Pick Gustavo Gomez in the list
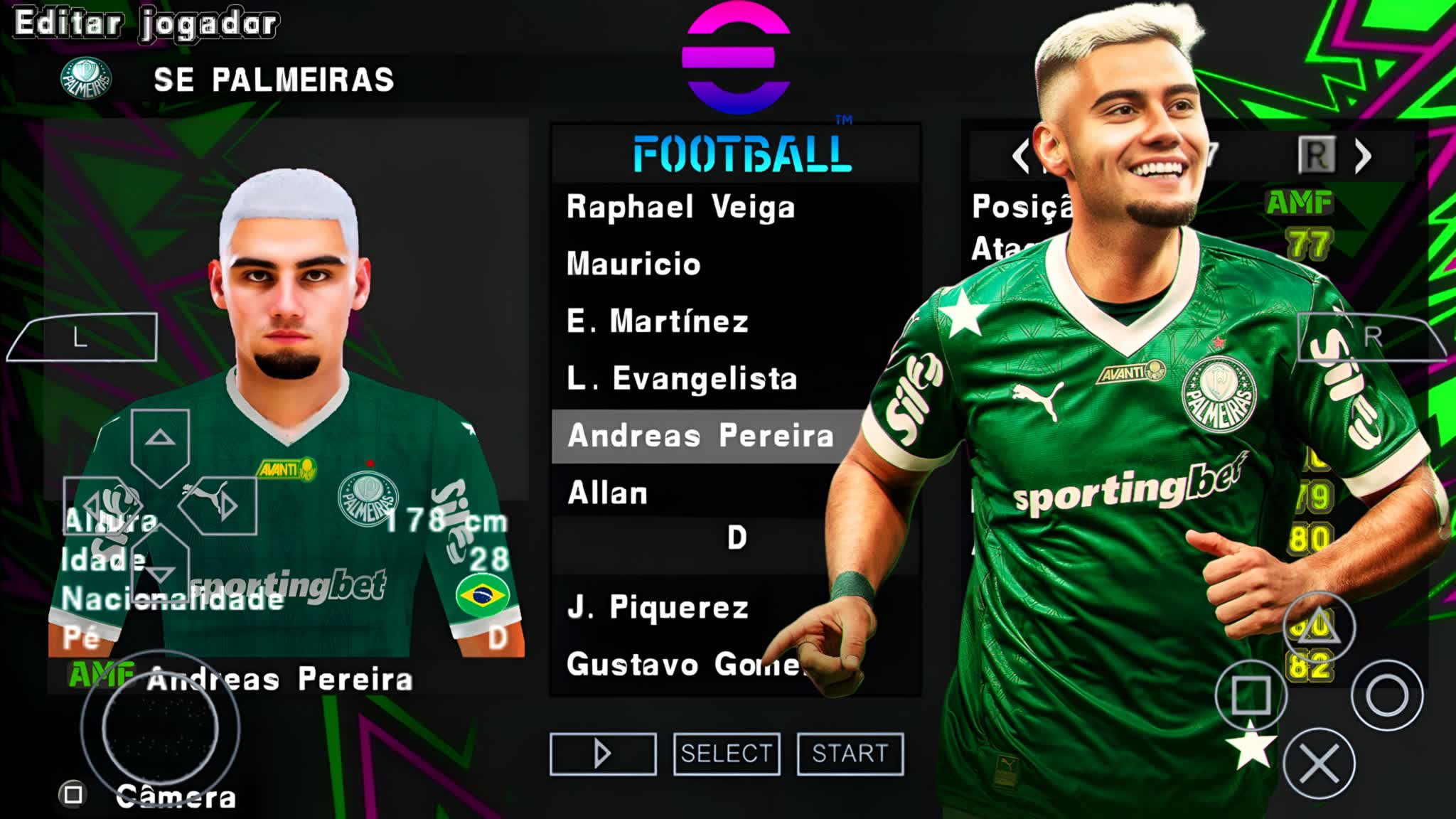The height and width of the screenshot is (819, 1456). click(682, 665)
